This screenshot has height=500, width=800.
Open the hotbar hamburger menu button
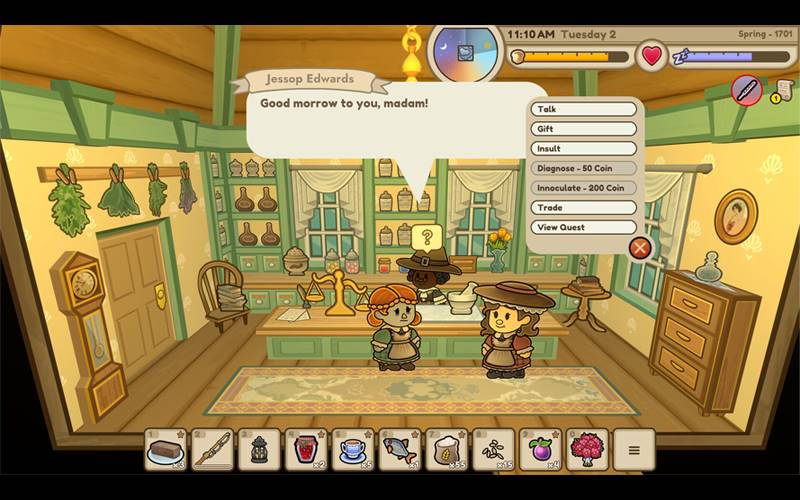coord(634,450)
